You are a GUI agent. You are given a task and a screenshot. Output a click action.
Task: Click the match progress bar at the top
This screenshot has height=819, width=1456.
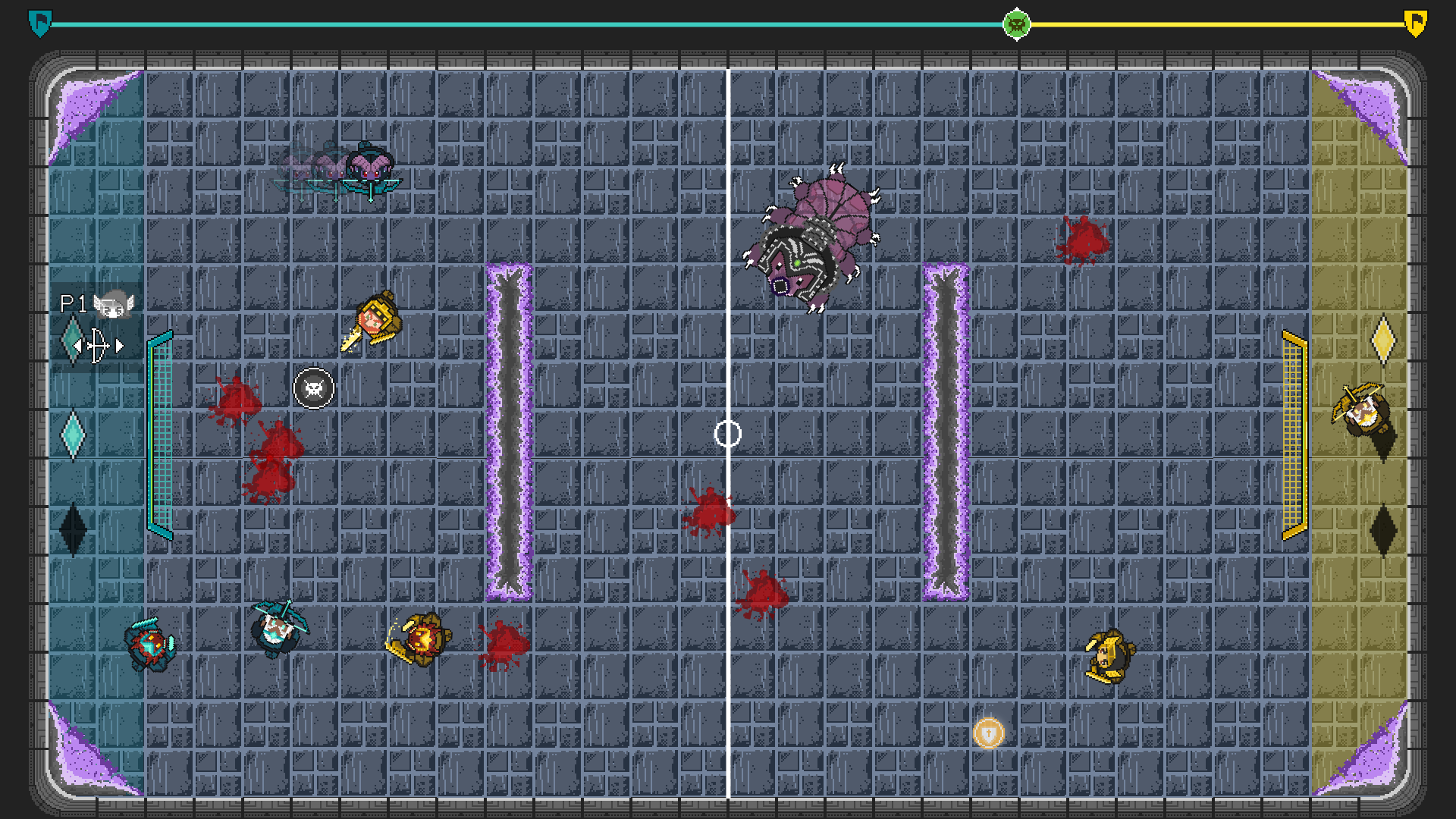click(531, 23)
